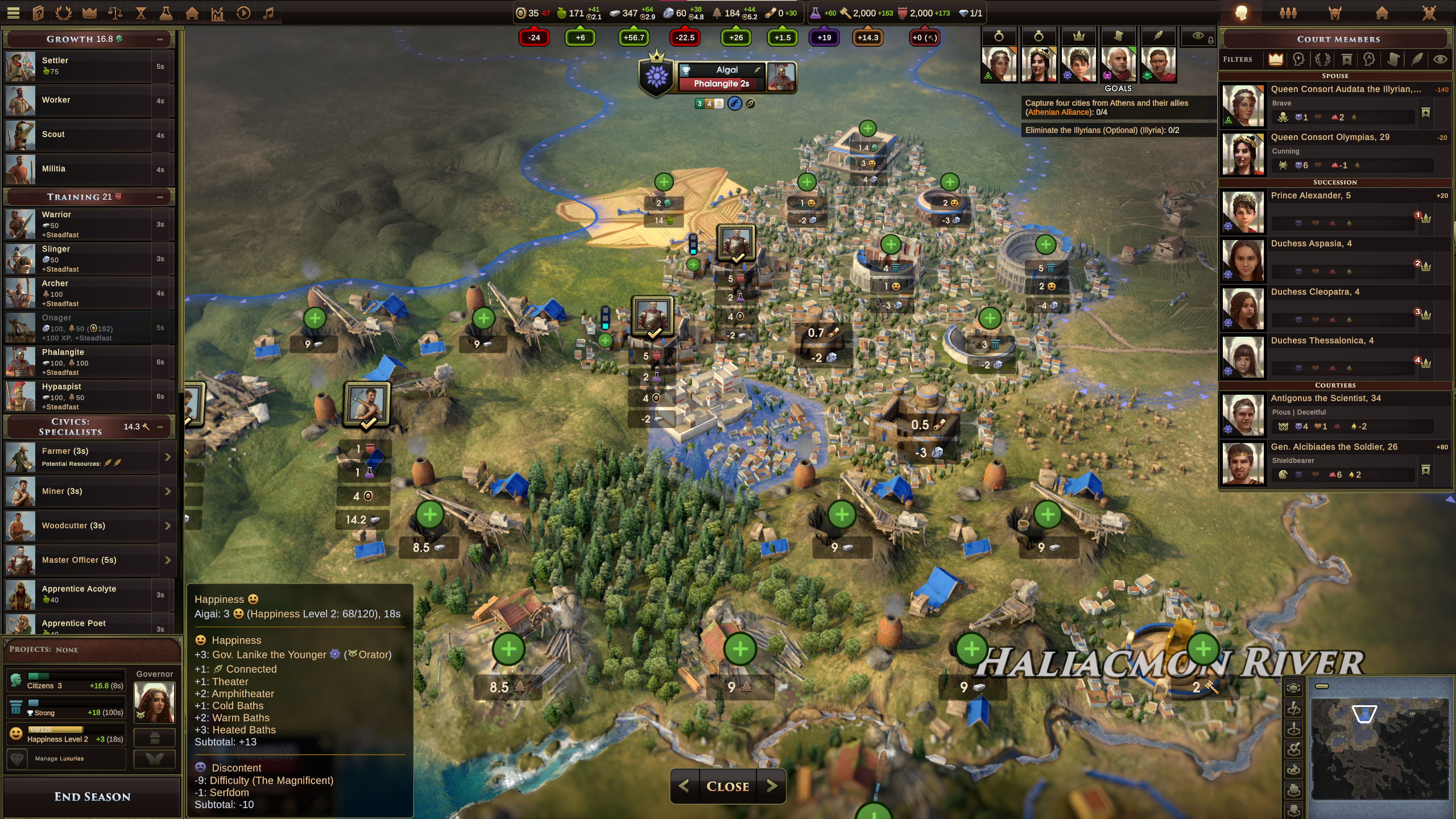
Task: Toggle the eye filter in court filters
Action: [1440, 59]
